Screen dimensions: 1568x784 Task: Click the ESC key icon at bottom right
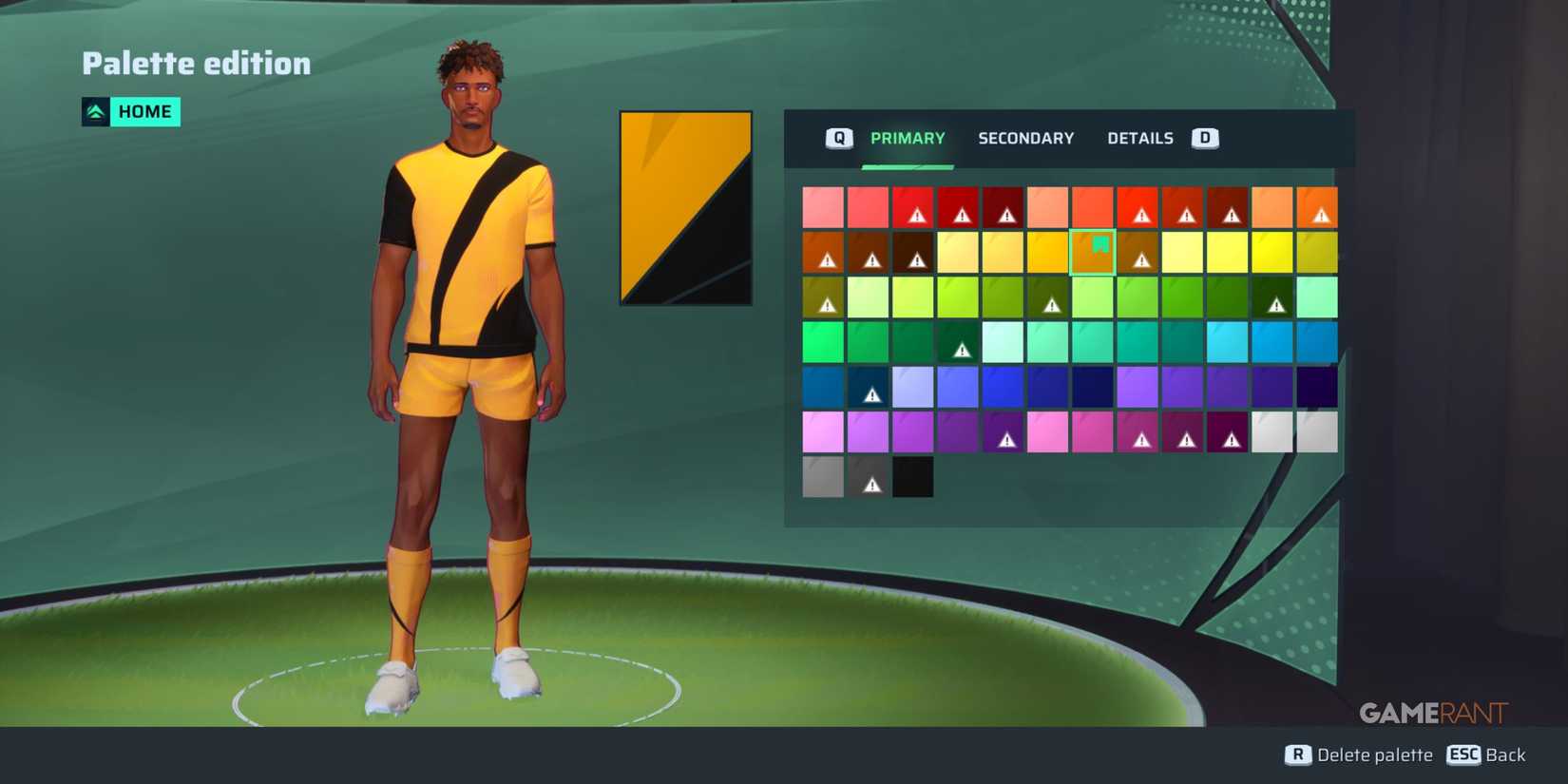[1464, 755]
